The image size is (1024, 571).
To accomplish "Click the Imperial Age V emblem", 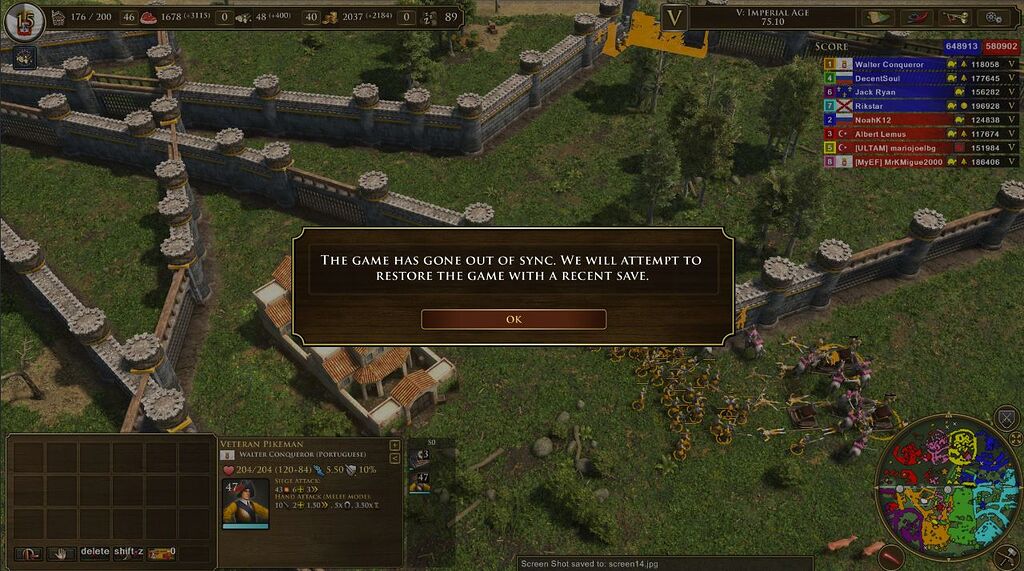I will point(675,17).
